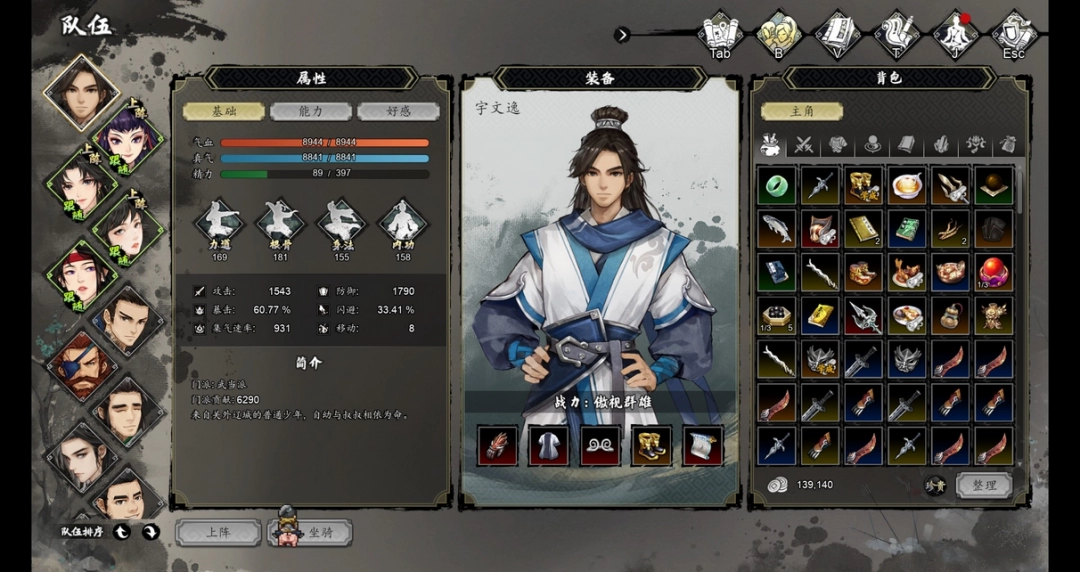Filter bag by crossed swords weapon category
Image resolution: width=1080 pixels, height=572 pixels.
coord(804,145)
